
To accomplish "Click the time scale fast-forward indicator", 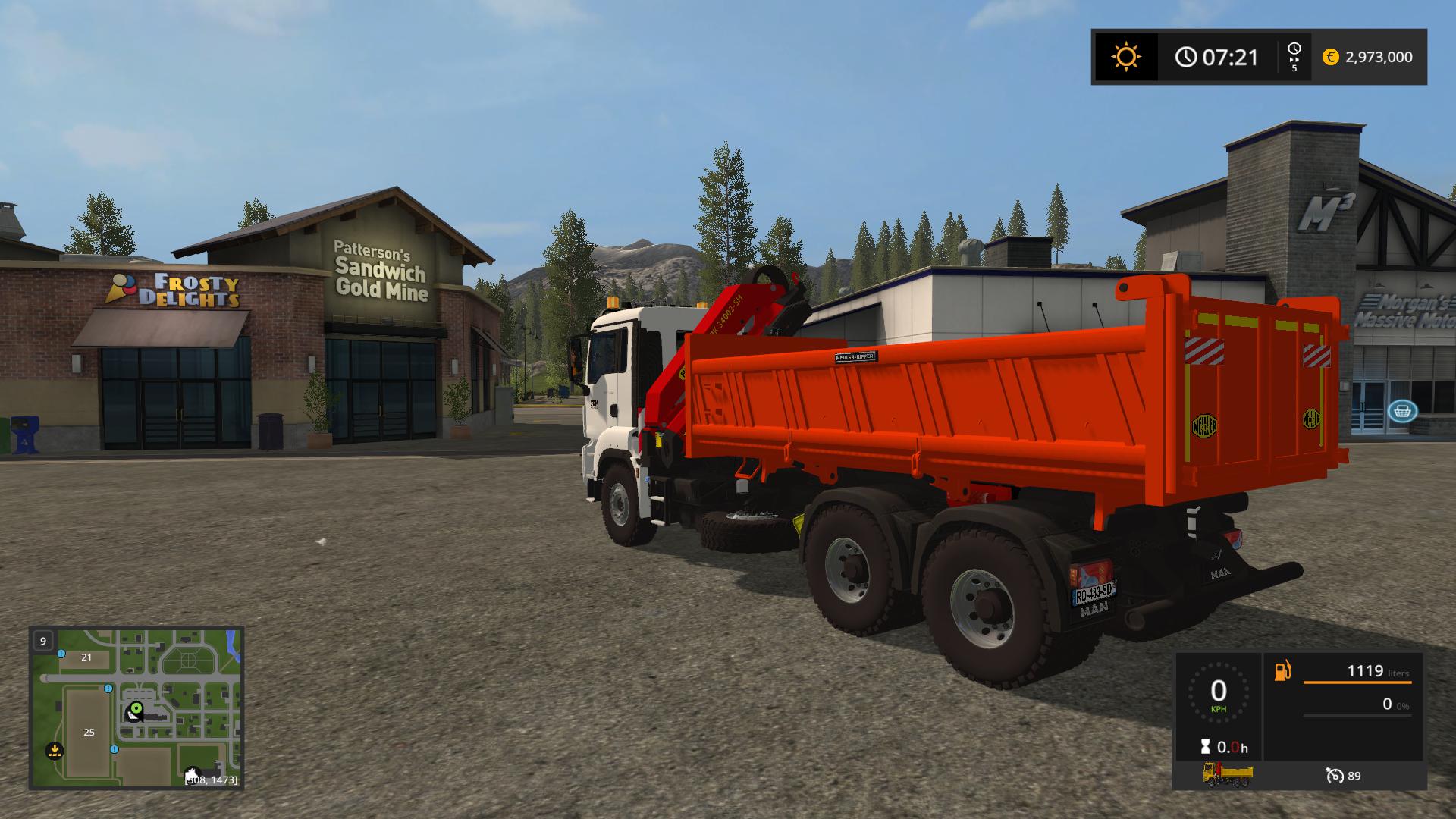I will 1294,57.
